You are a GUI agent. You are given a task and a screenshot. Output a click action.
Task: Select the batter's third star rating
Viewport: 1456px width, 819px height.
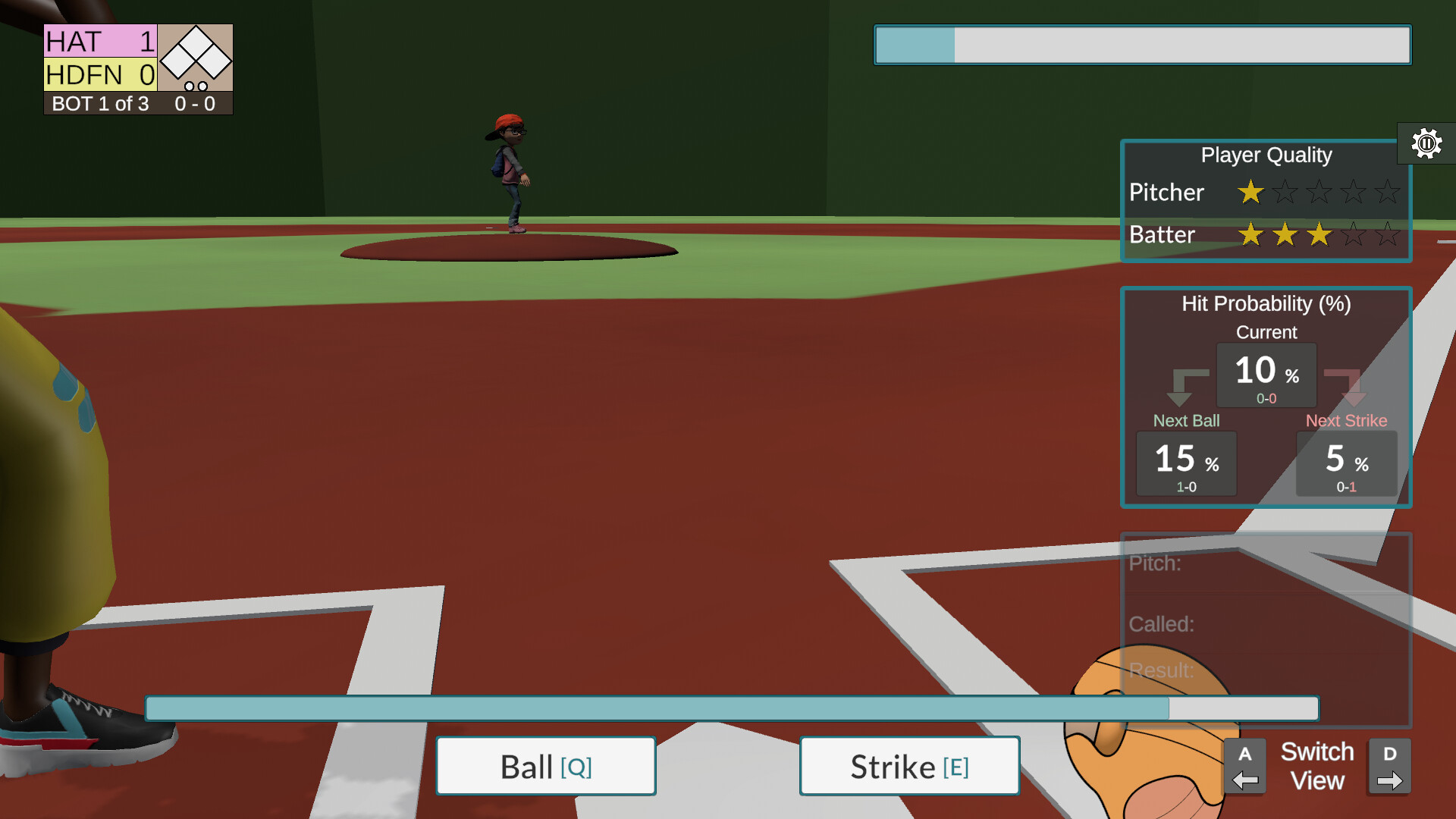(x=1319, y=235)
